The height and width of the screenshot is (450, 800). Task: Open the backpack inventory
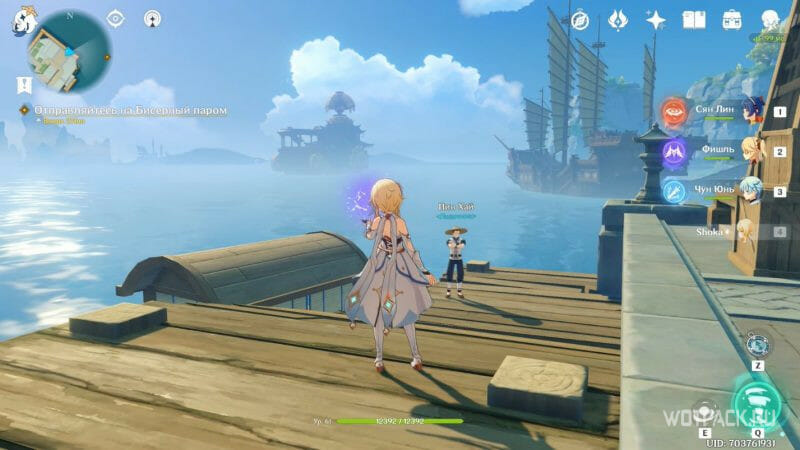point(732,20)
